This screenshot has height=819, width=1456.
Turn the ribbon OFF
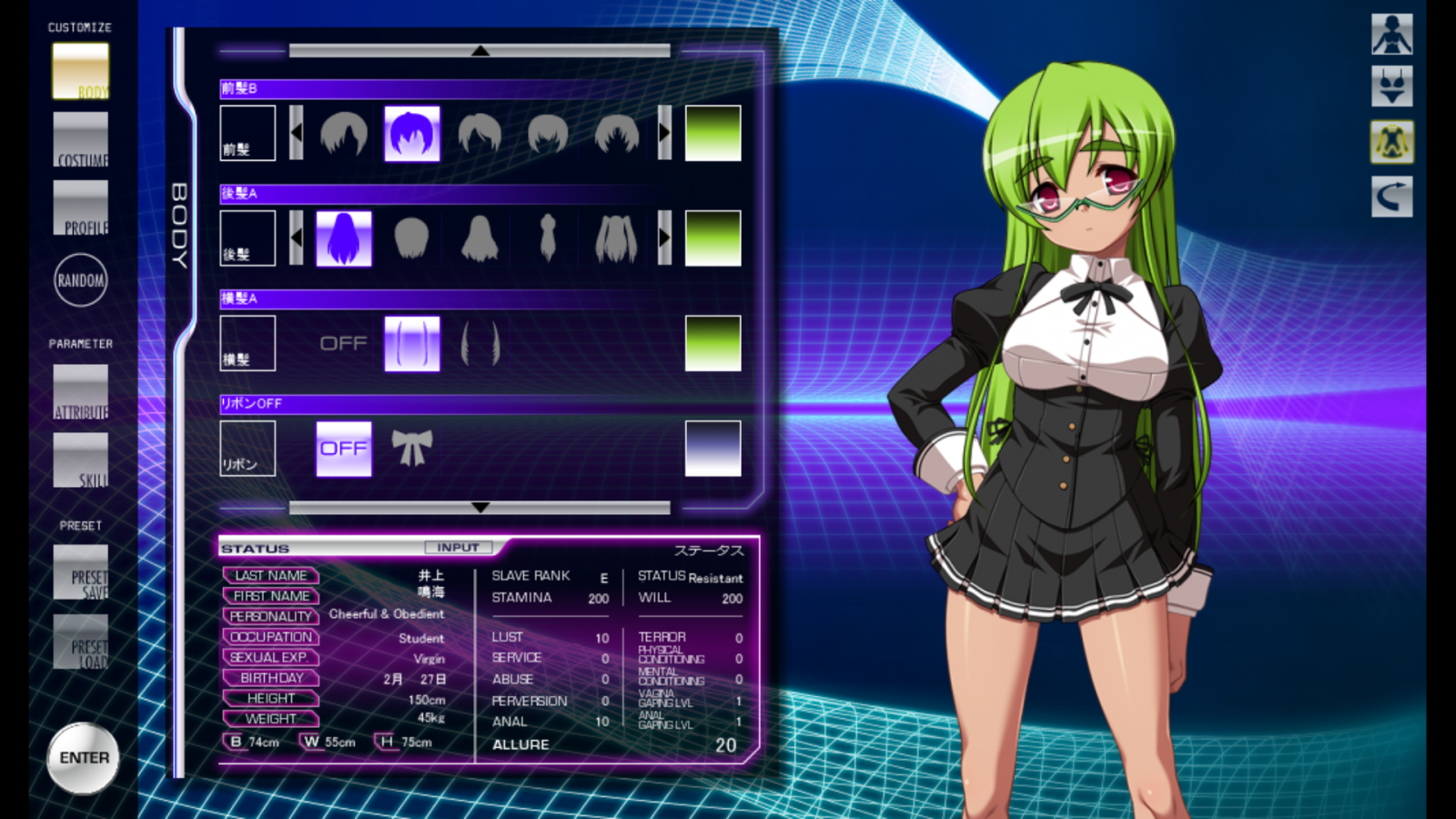[343, 448]
